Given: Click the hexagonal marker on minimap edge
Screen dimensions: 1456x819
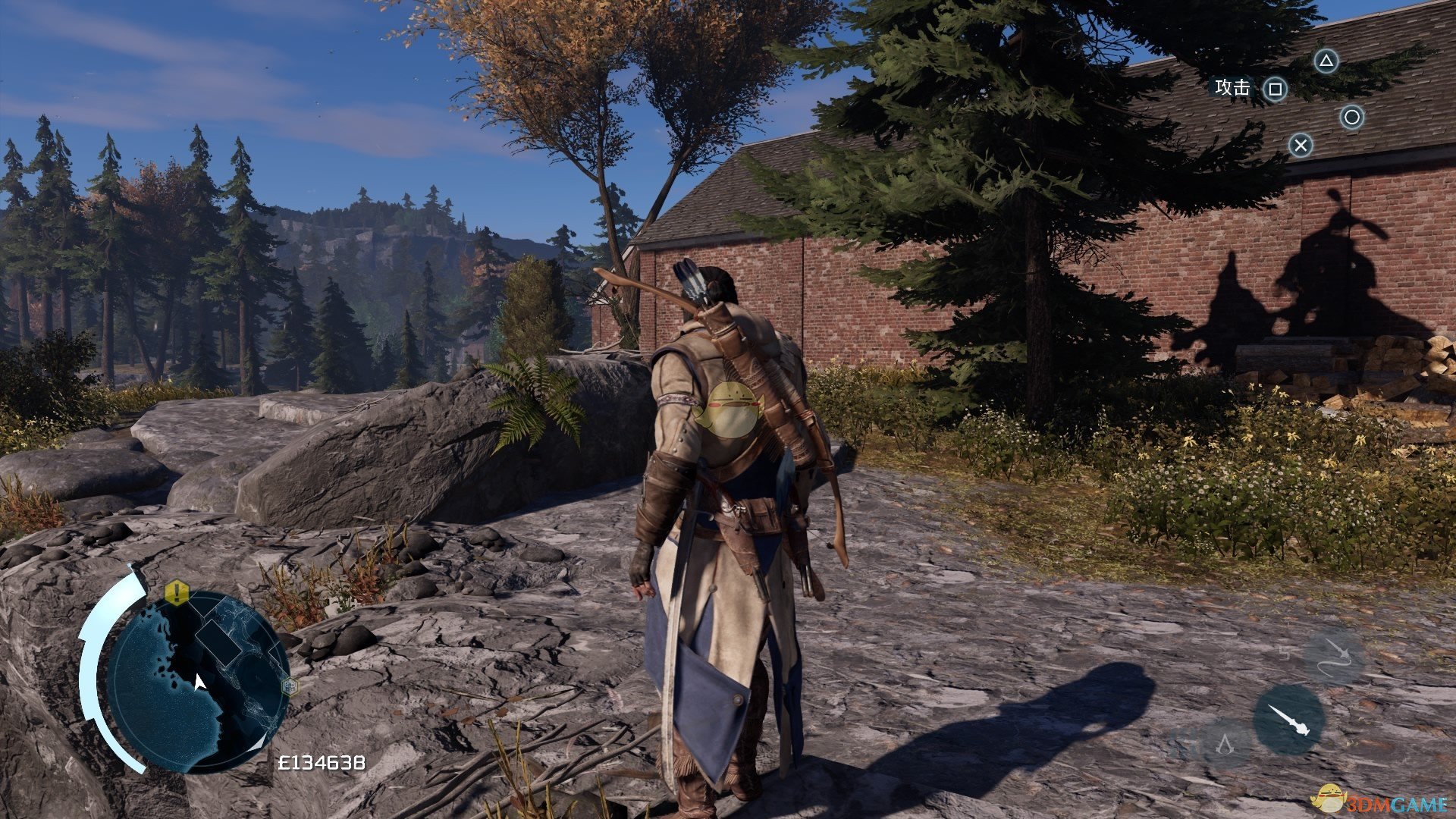Looking at the screenshot, I should tap(289, 687).
